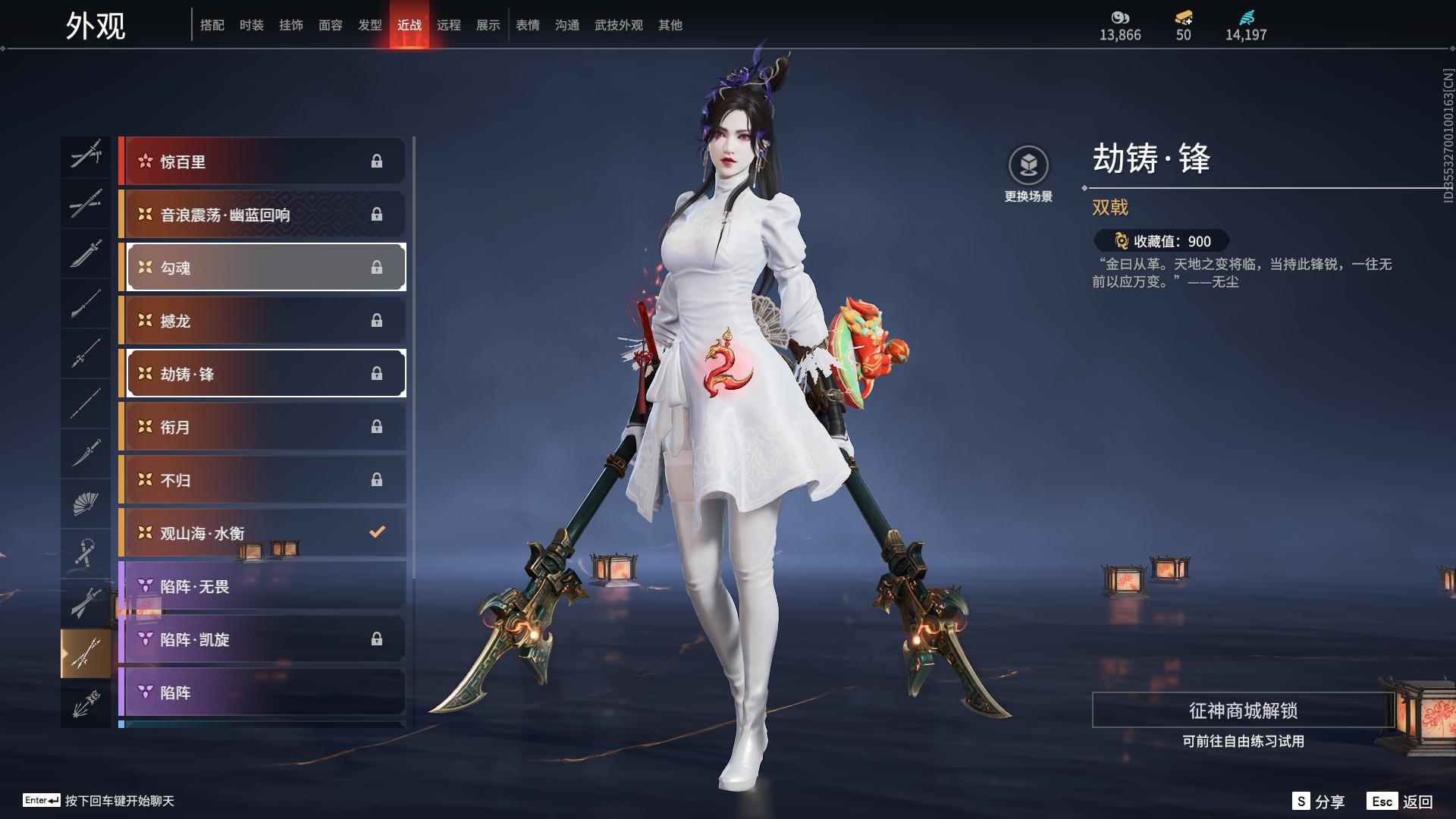The width and height of the screenshot is (1456, 819).
Task: Toggle the equipped checkmark on 观山海·水衡
Action: pyautogui.click(x=377, y=532)
